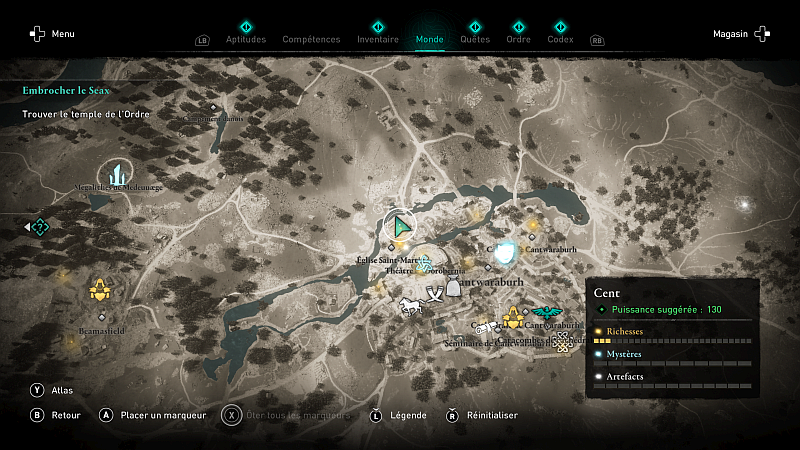This screenshot has height=450, width=800.
Task: Open the Magasin store
Action: 741,34
